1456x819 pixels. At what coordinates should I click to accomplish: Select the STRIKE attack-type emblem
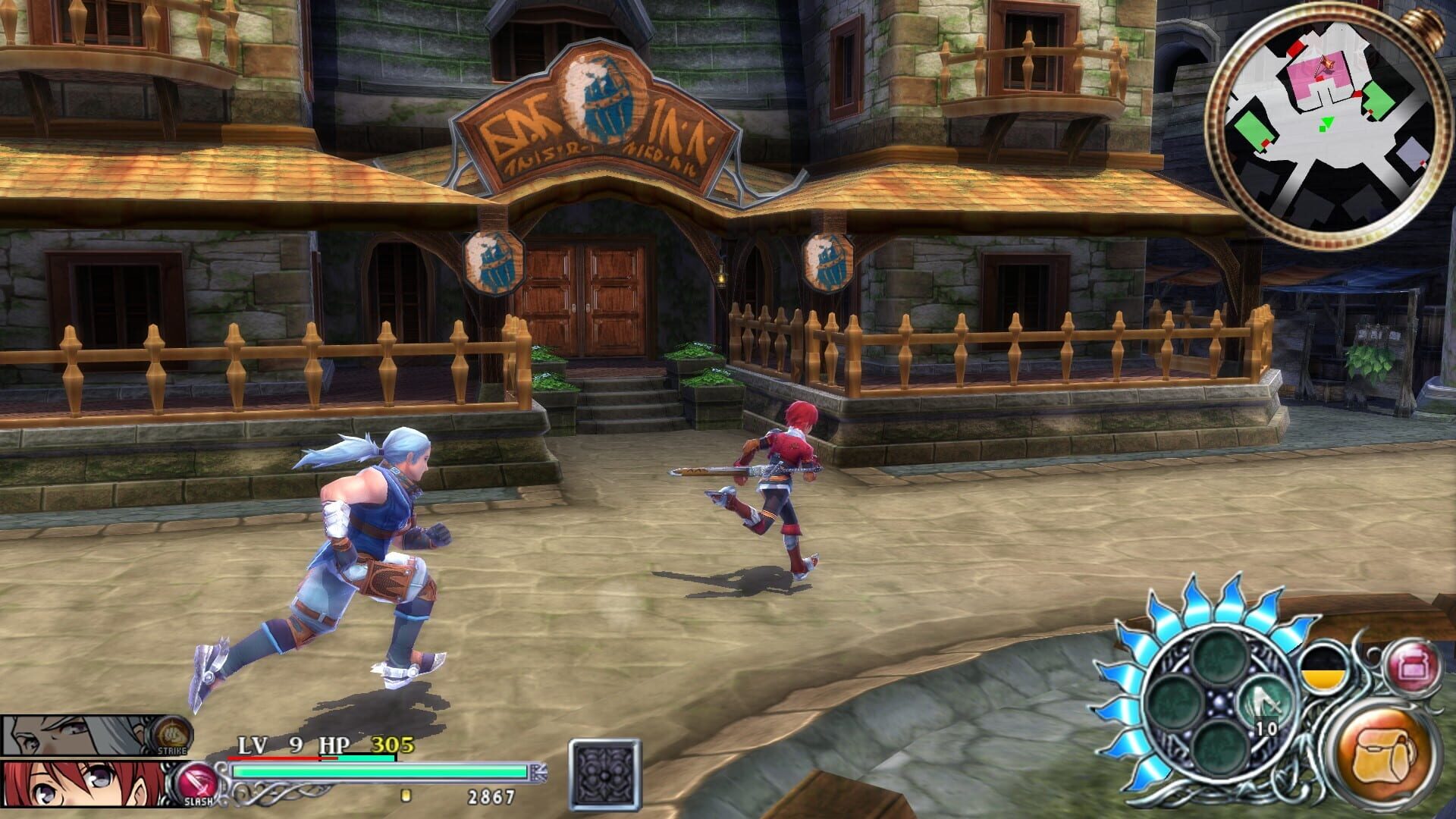[x=173, y=732]
